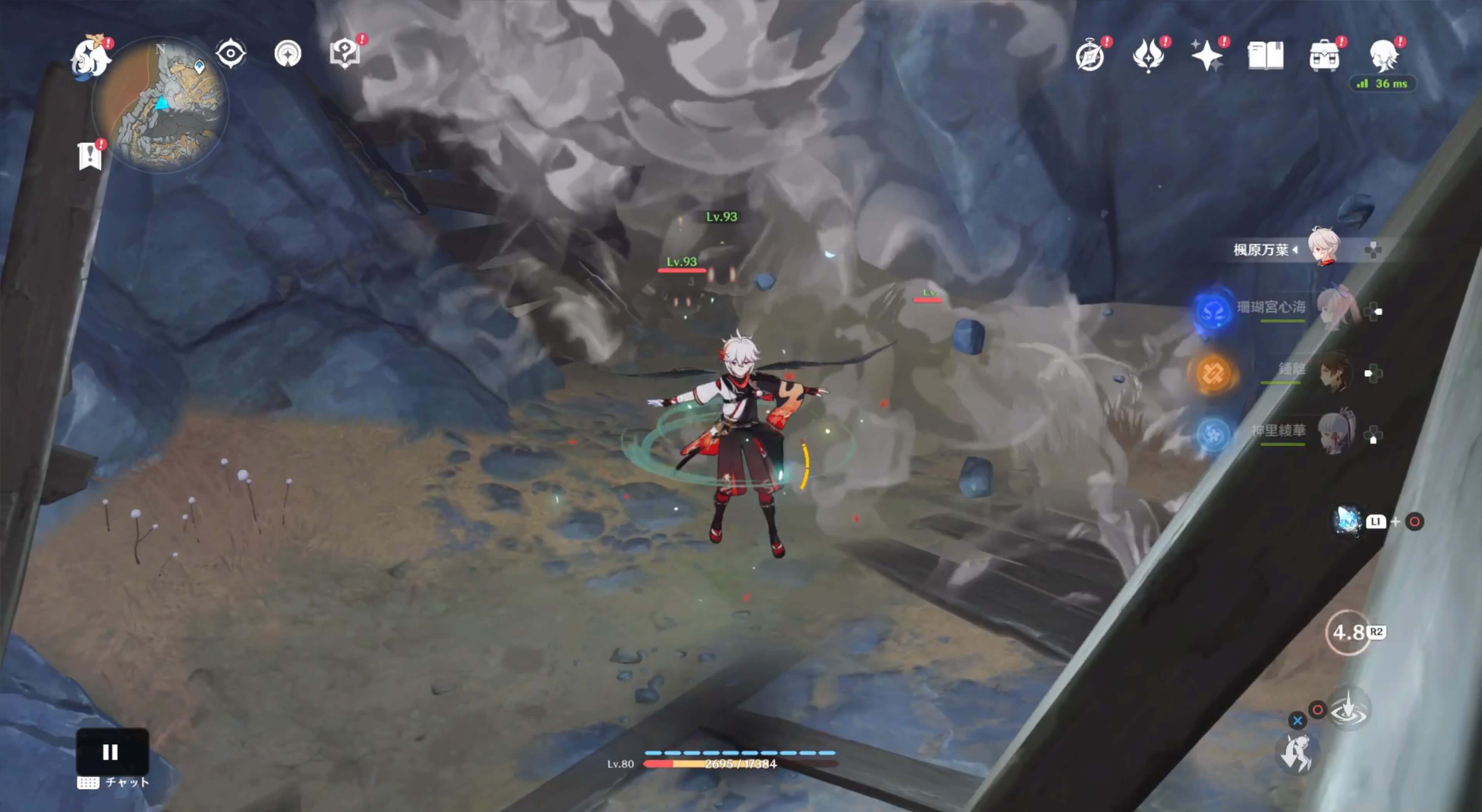
Task: Activate the eye-shaped Elemental Sight icon
Action: tap(231, 54)
